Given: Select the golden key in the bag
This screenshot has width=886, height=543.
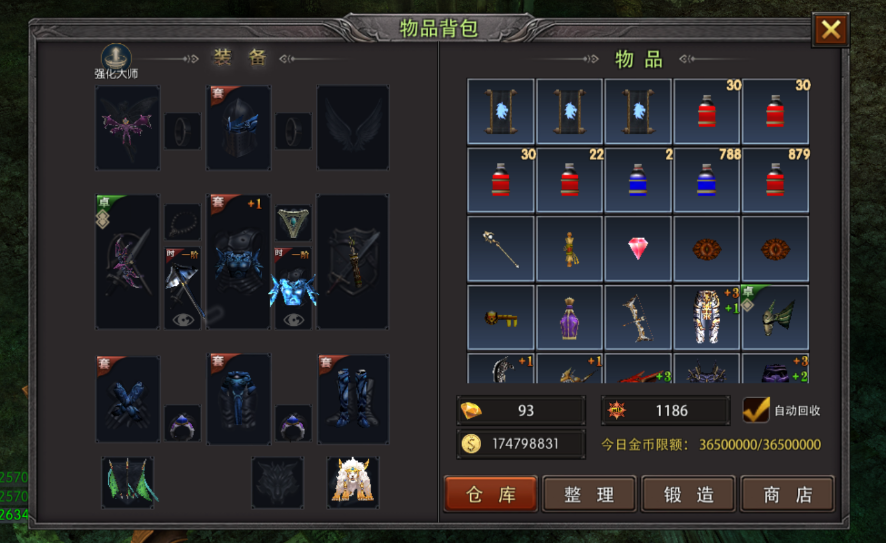Looking at the screenshot, I should coord(501,318).
